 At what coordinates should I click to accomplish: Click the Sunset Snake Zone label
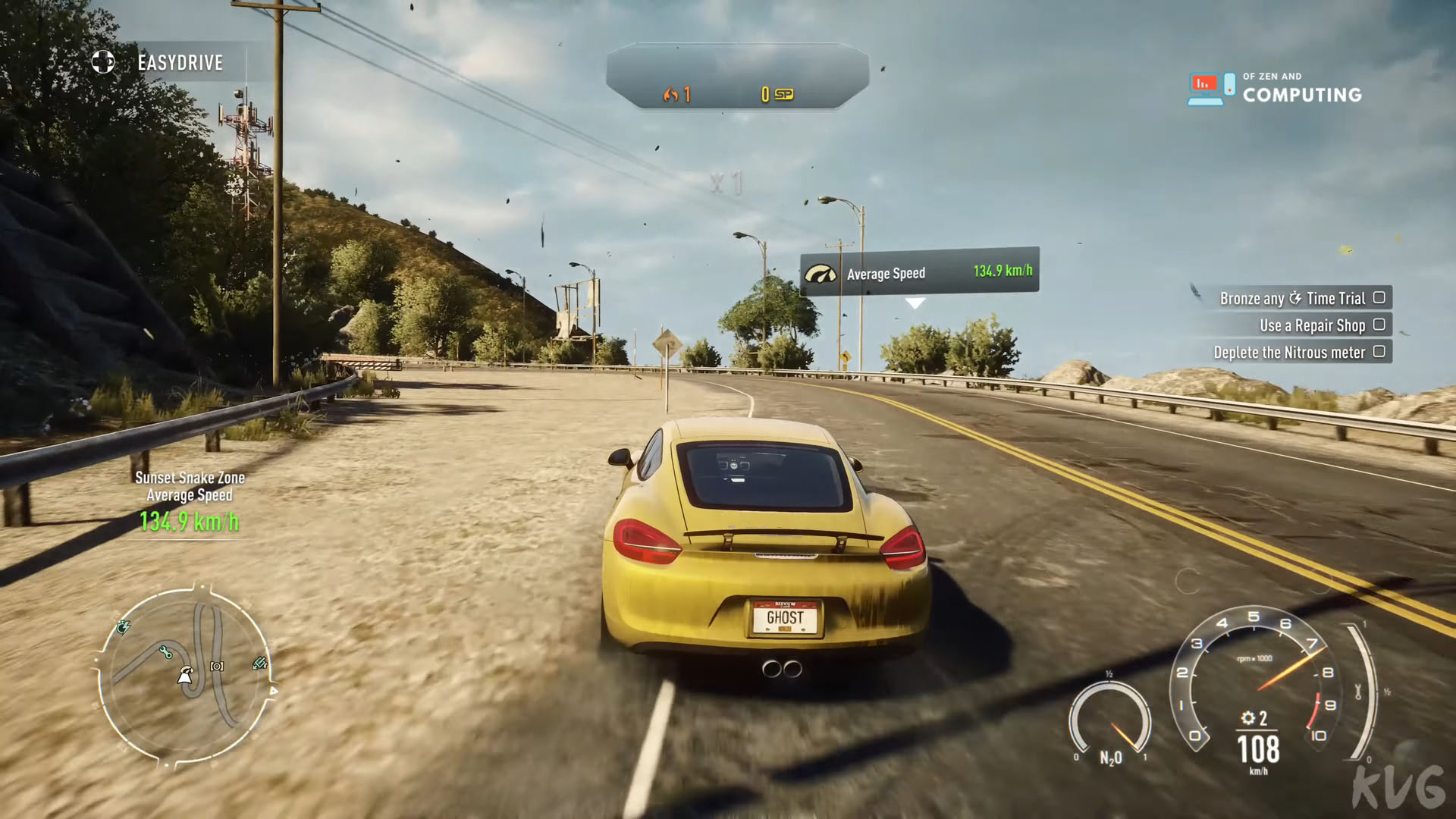click(189, 478)
